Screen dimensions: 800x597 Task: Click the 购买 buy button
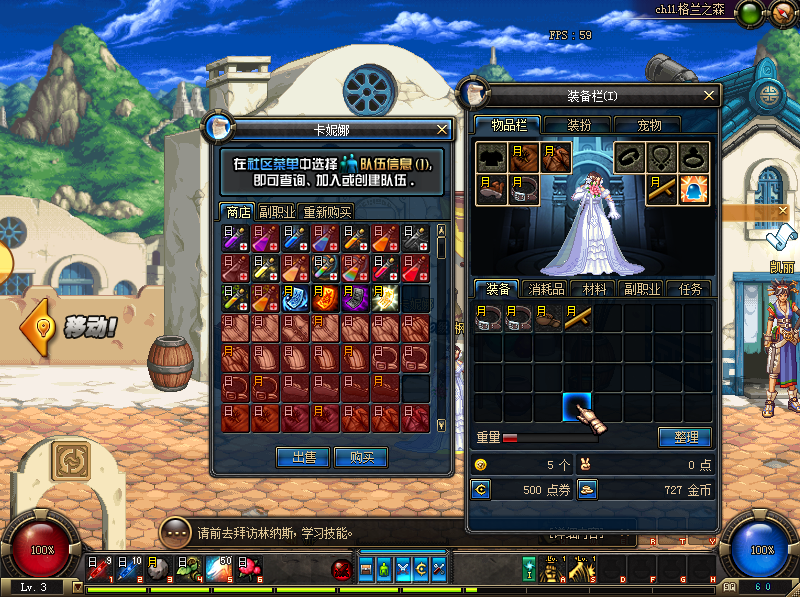361,457
